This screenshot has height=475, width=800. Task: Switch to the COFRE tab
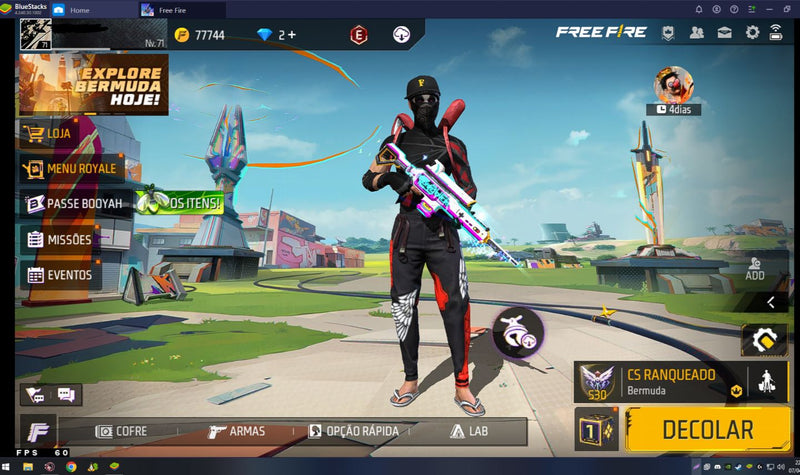click(x=121, y=431)
